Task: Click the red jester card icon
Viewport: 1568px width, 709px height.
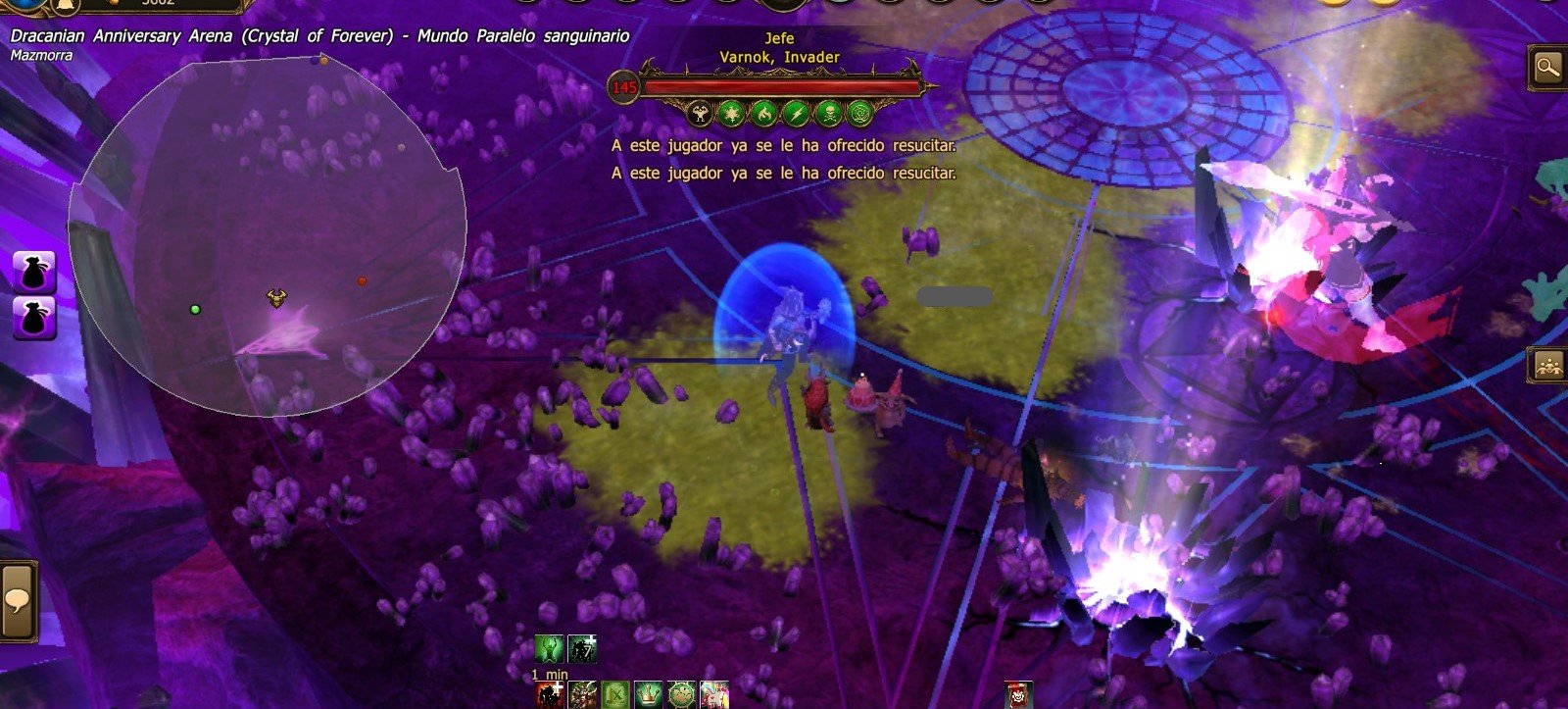Action: pyautogui.click(x=1019, y=695)
